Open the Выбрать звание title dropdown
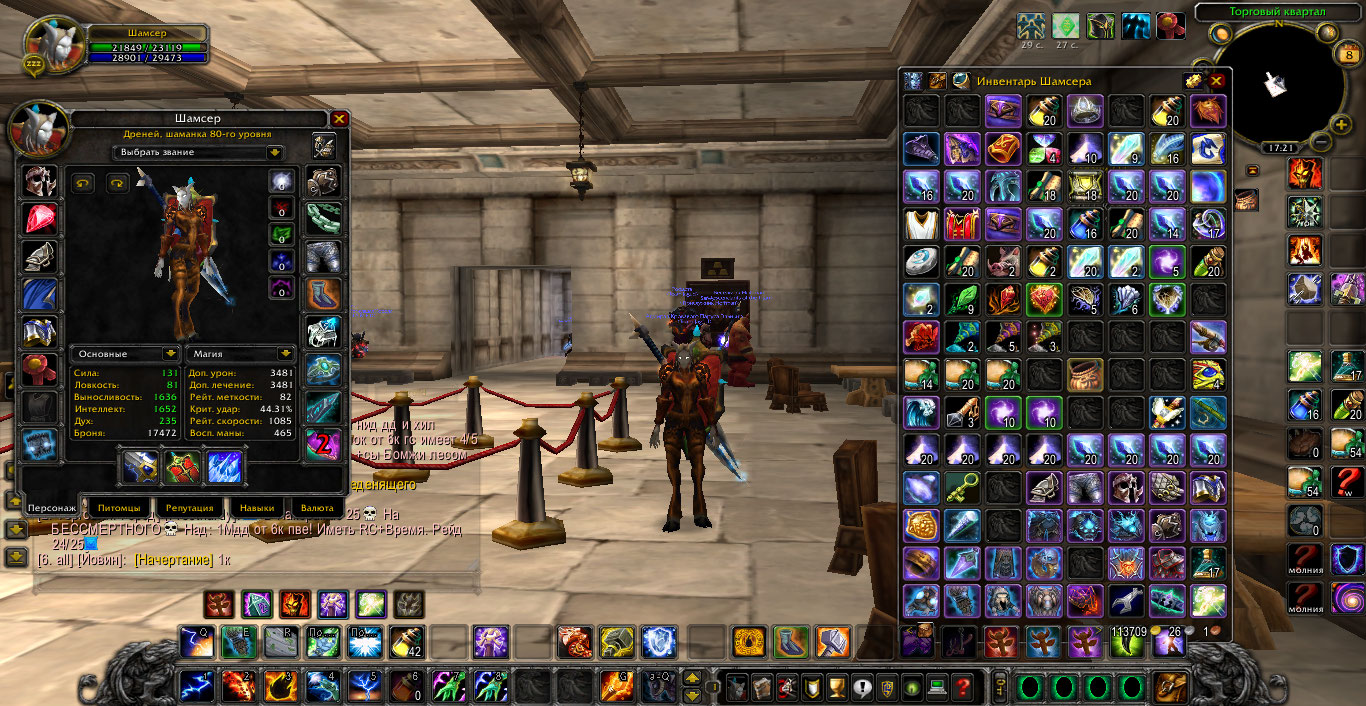Viewport: 1366px width, 706px height. pos(274,153)
